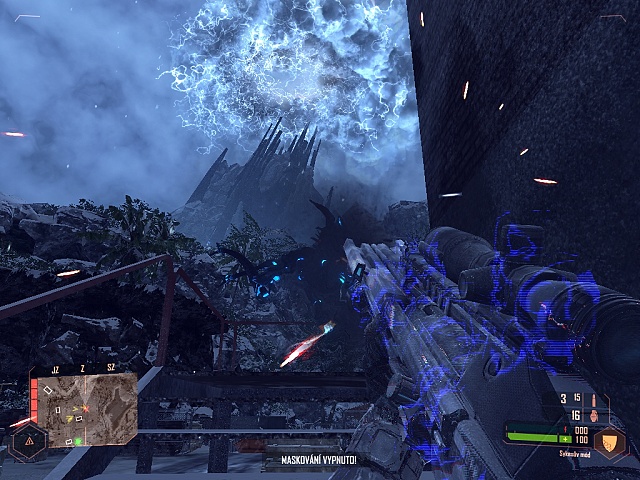Select the grenade icon

tap(594, 415)
